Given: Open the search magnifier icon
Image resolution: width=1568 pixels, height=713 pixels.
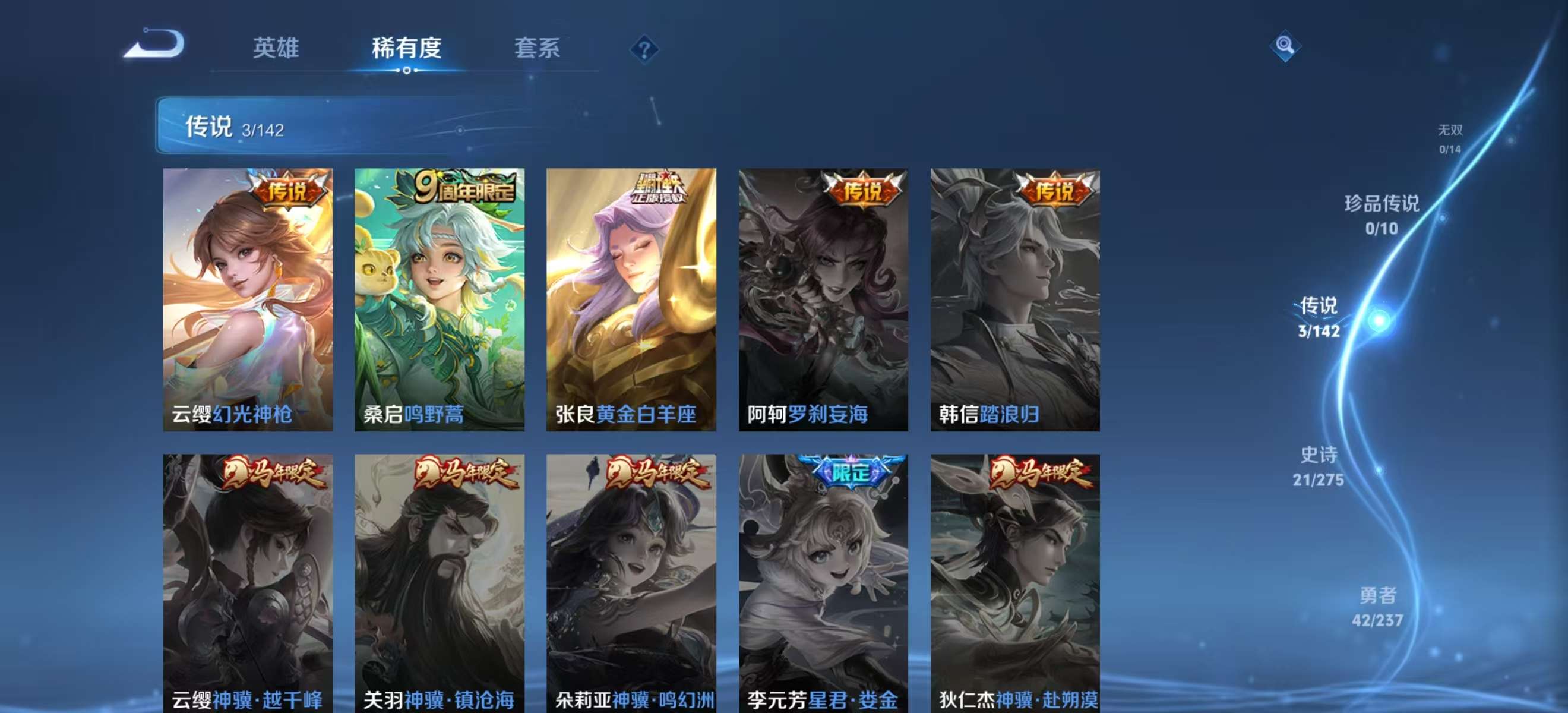Looking at the screenshot, I should [1285, 45].
